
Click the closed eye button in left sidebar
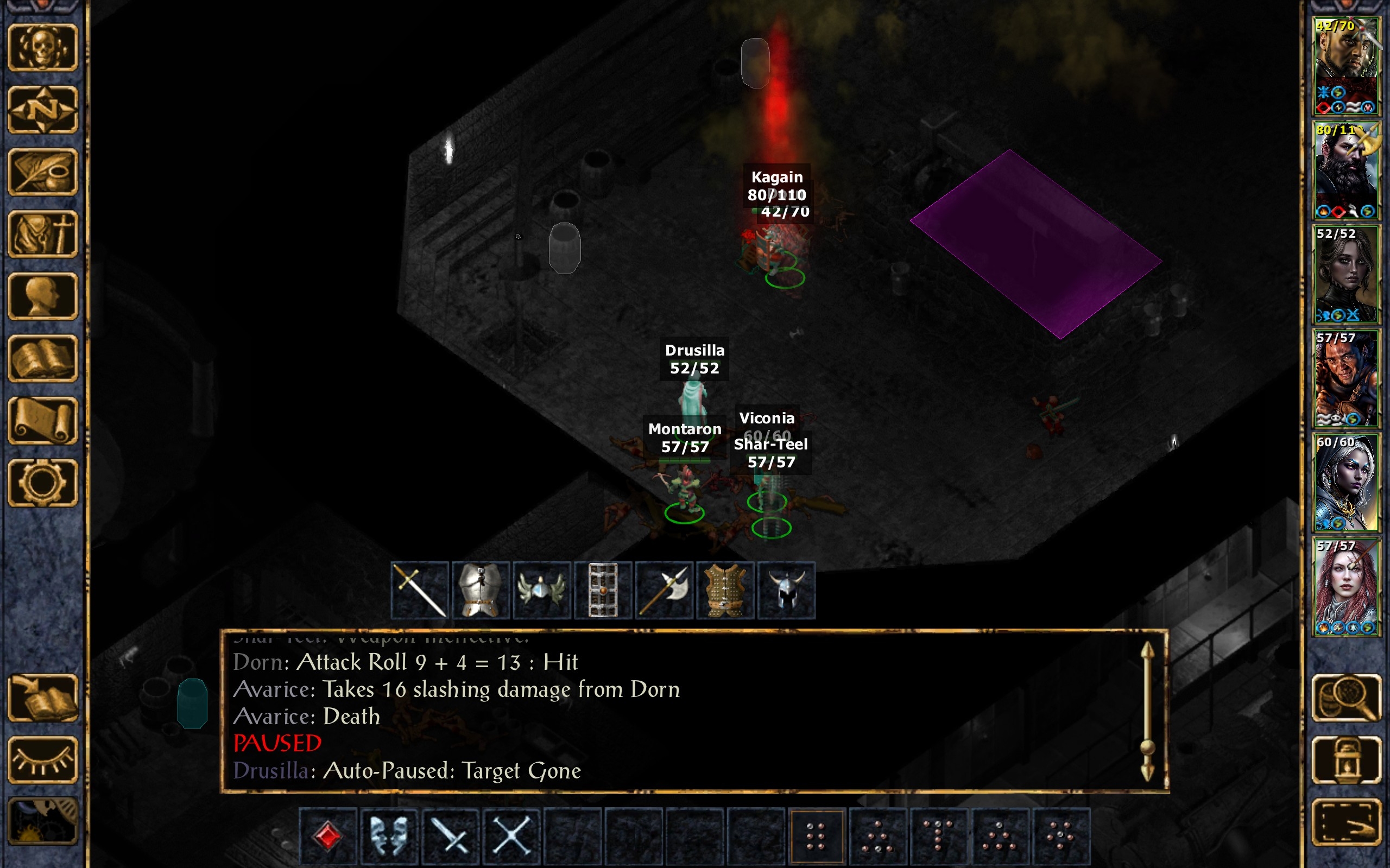click(x=43, y=759)
